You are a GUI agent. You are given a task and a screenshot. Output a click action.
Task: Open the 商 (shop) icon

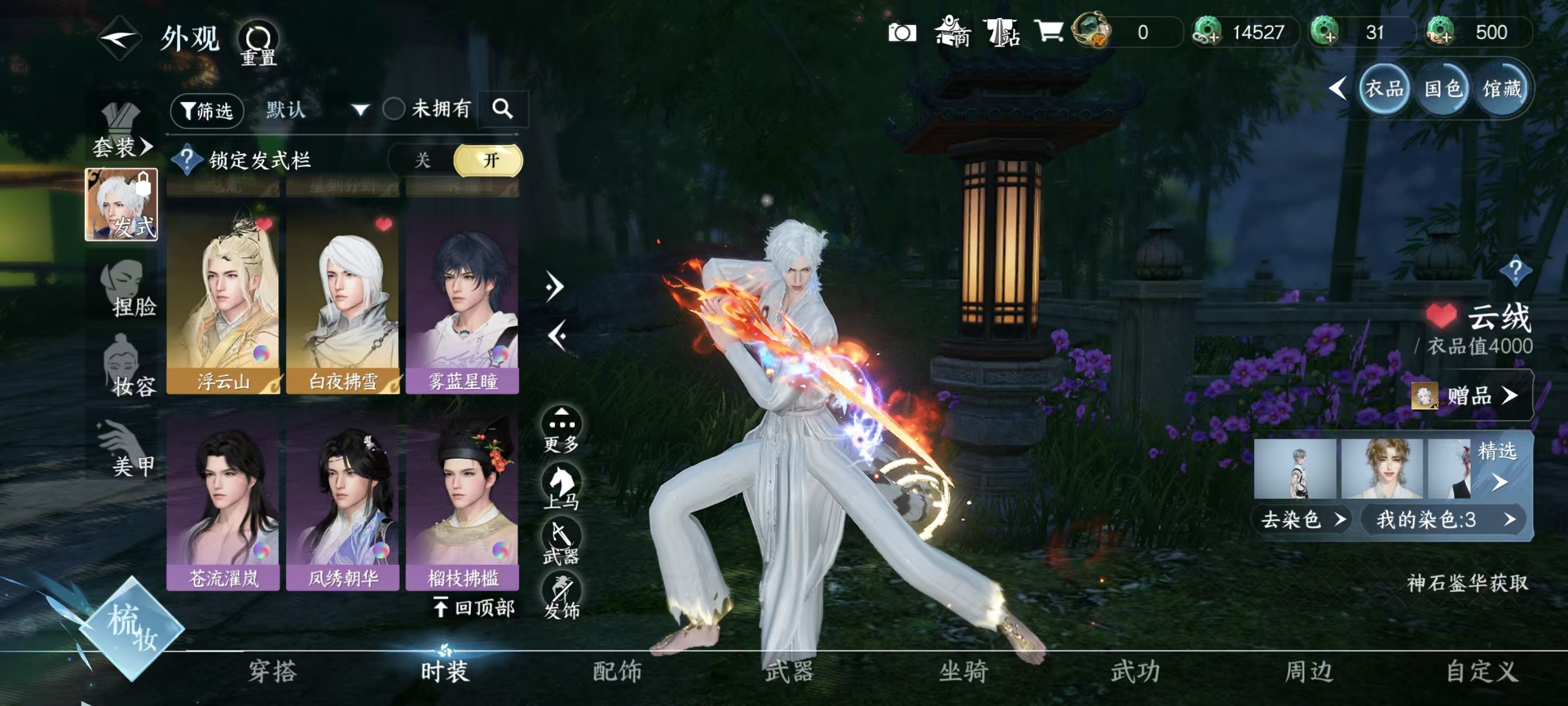point(954,32)
